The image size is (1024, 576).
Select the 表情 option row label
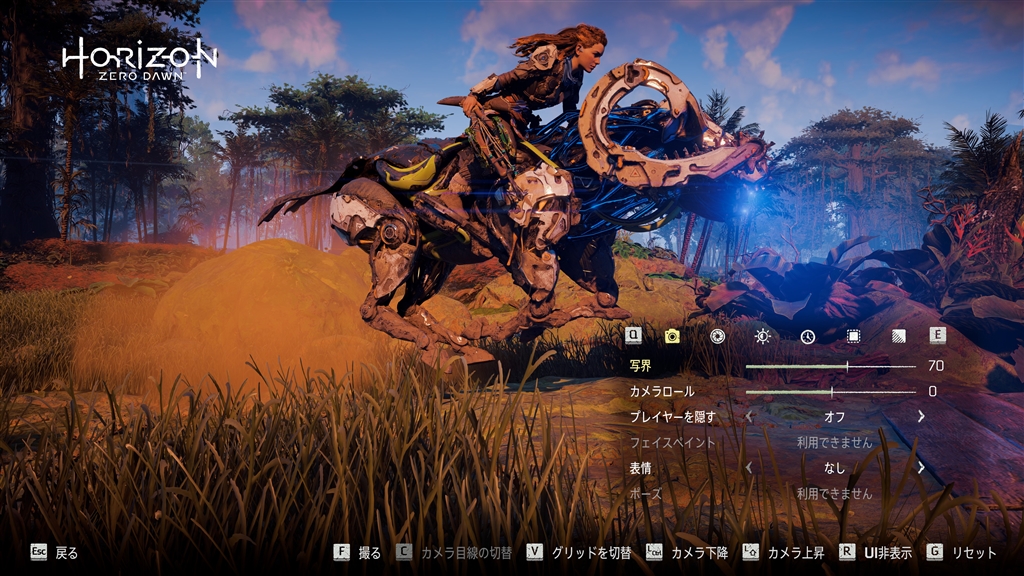tap(640, 468)
